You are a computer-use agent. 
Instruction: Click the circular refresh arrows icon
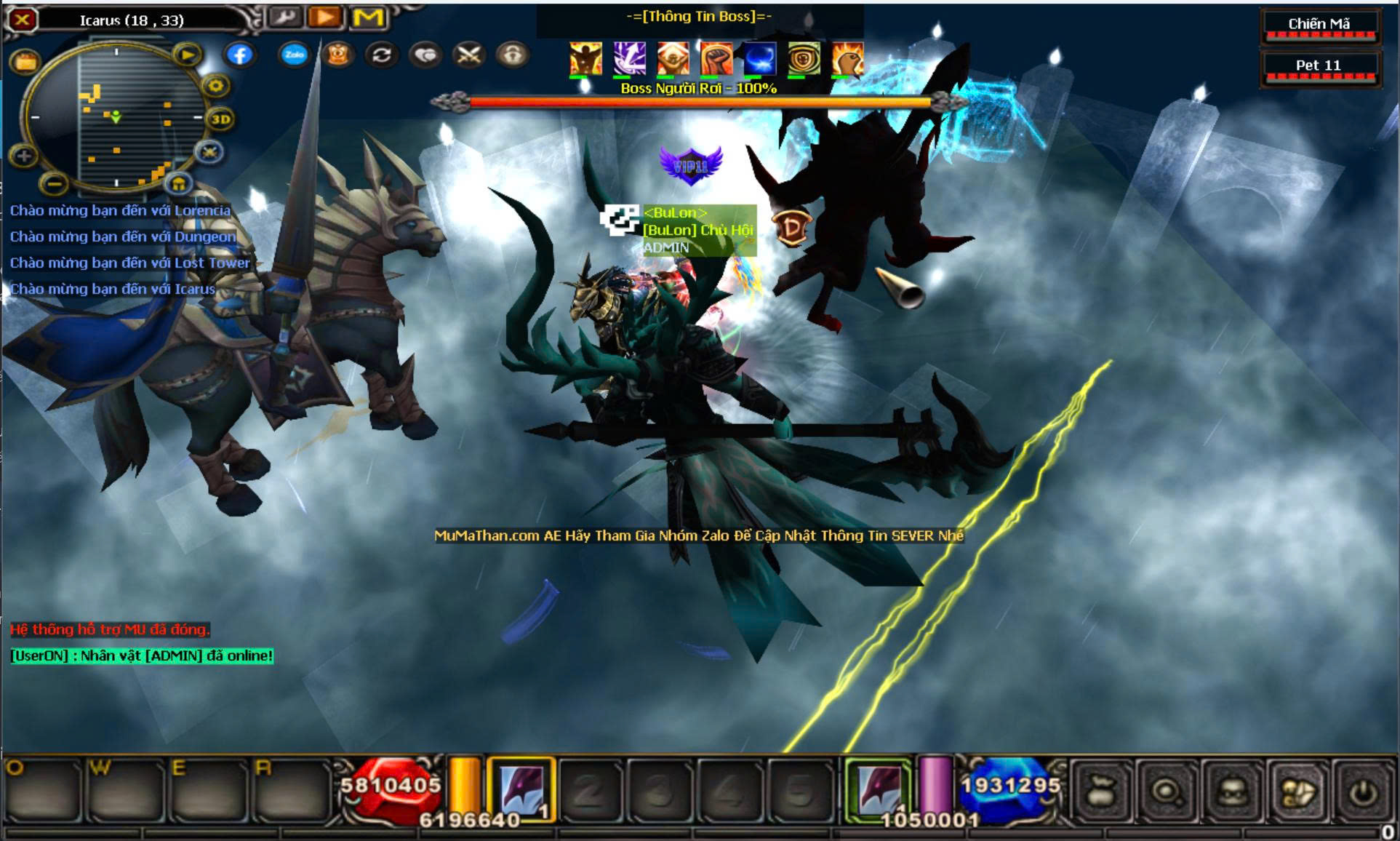pos(382,55)
